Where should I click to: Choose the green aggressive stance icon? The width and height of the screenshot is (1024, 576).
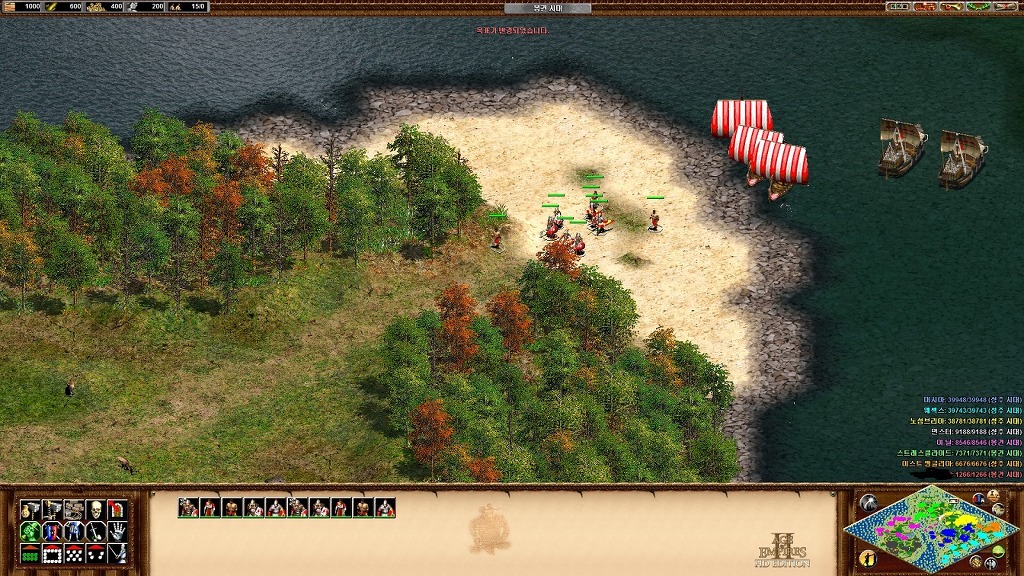pos(30,531)
